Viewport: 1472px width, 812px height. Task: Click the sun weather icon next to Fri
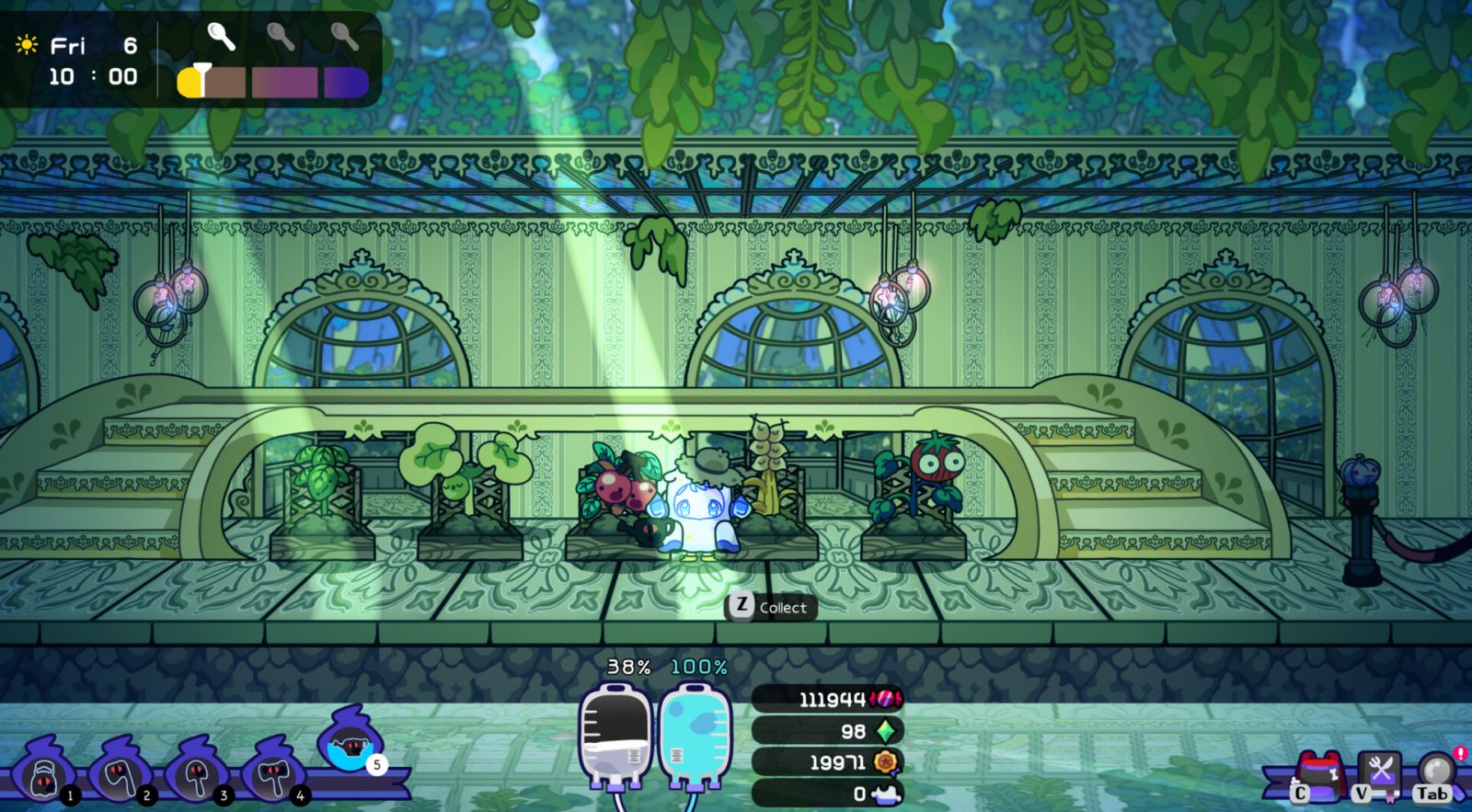tap(27, 46)
